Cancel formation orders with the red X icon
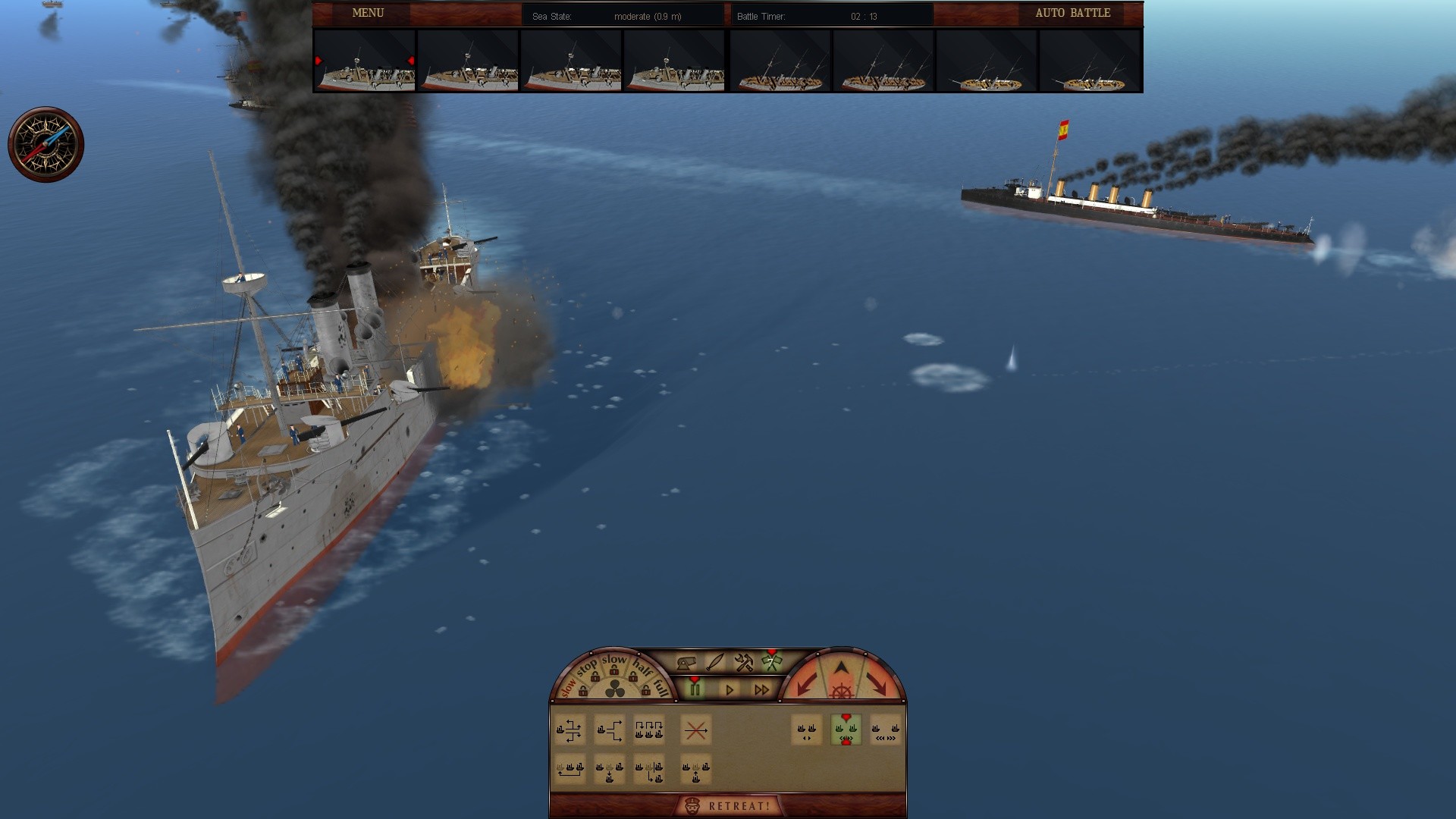Viewport: 1456px width, 819px height. tap(695, 730)
